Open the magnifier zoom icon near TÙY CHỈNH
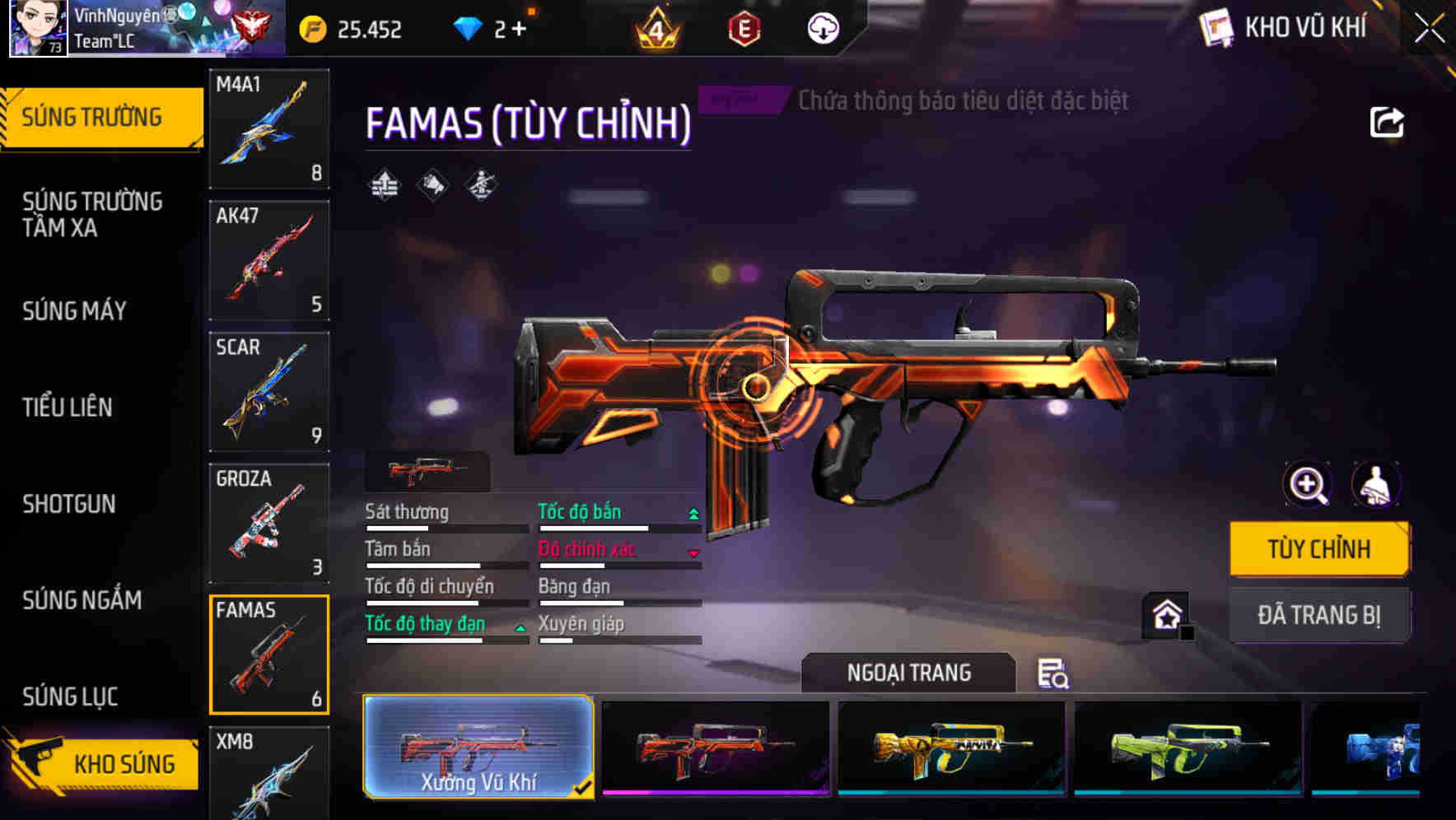 point(1306,484)
